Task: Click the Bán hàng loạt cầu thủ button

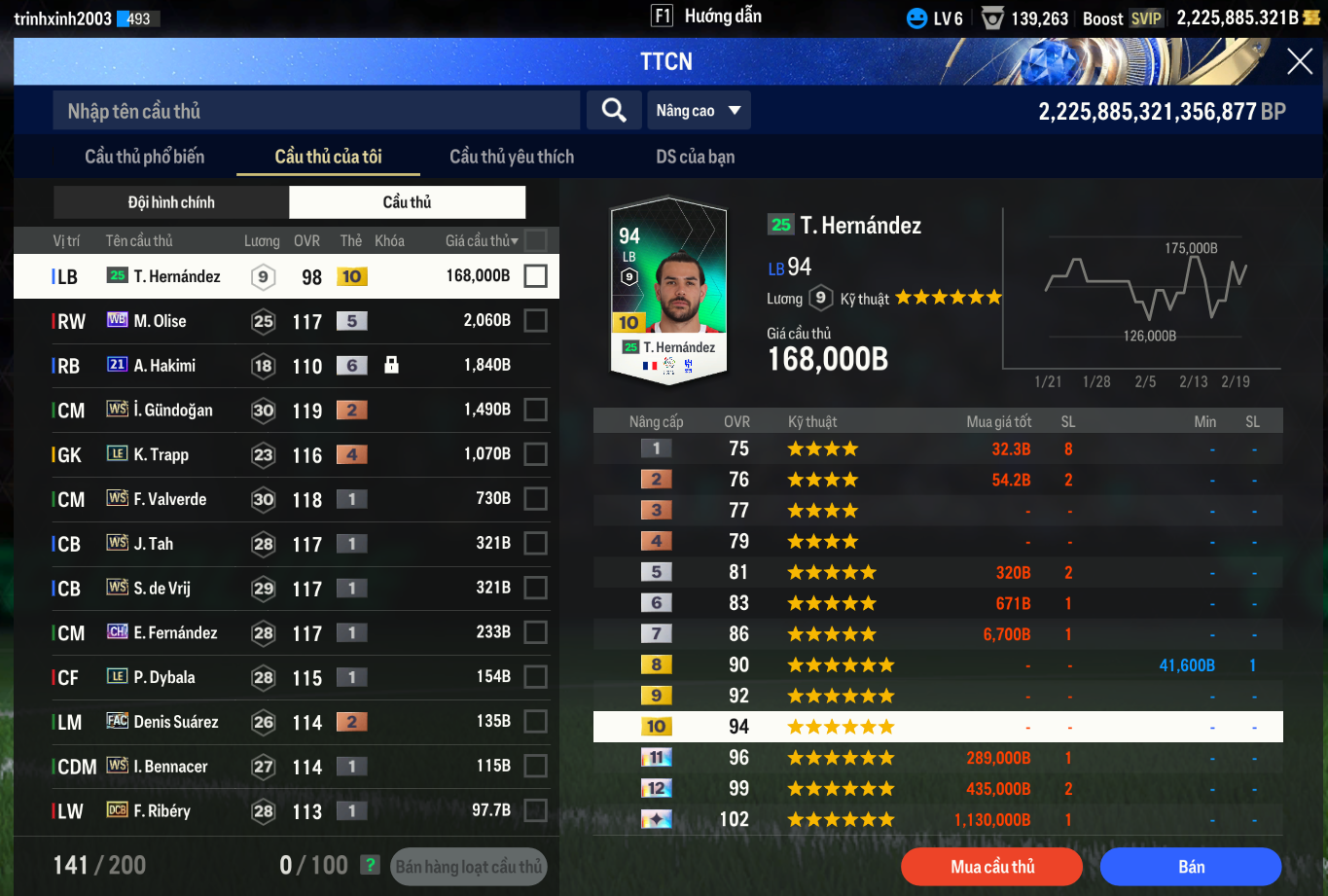Action: [469, 867]
